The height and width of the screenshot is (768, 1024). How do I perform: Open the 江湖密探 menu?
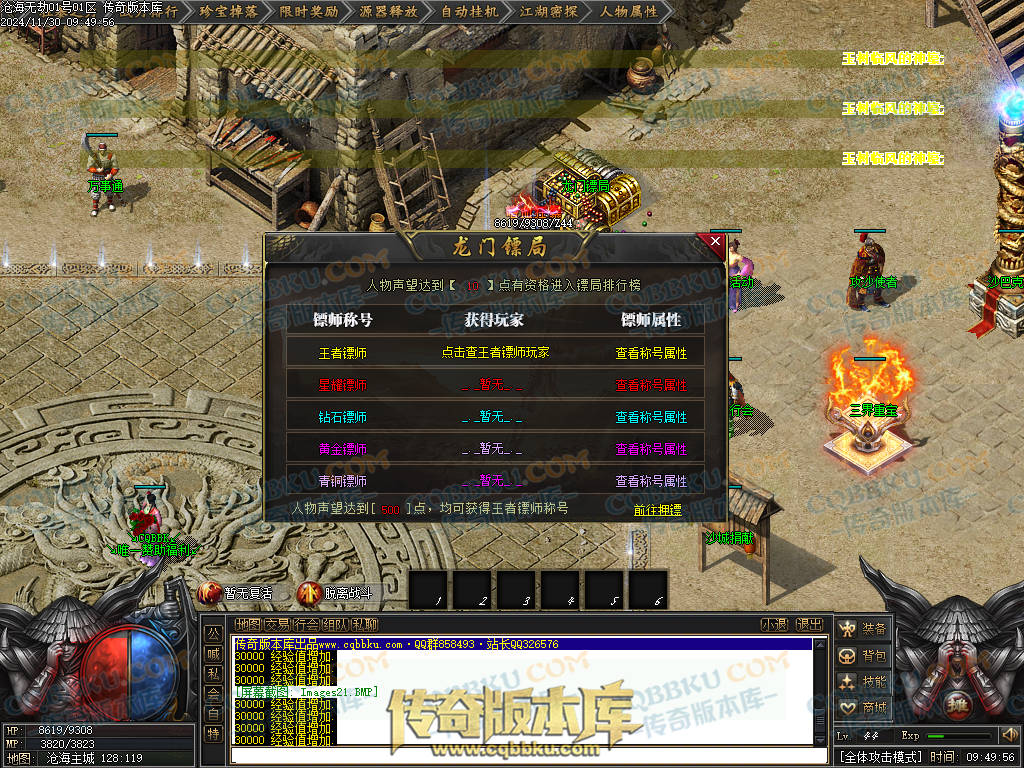tap(549, 12)
